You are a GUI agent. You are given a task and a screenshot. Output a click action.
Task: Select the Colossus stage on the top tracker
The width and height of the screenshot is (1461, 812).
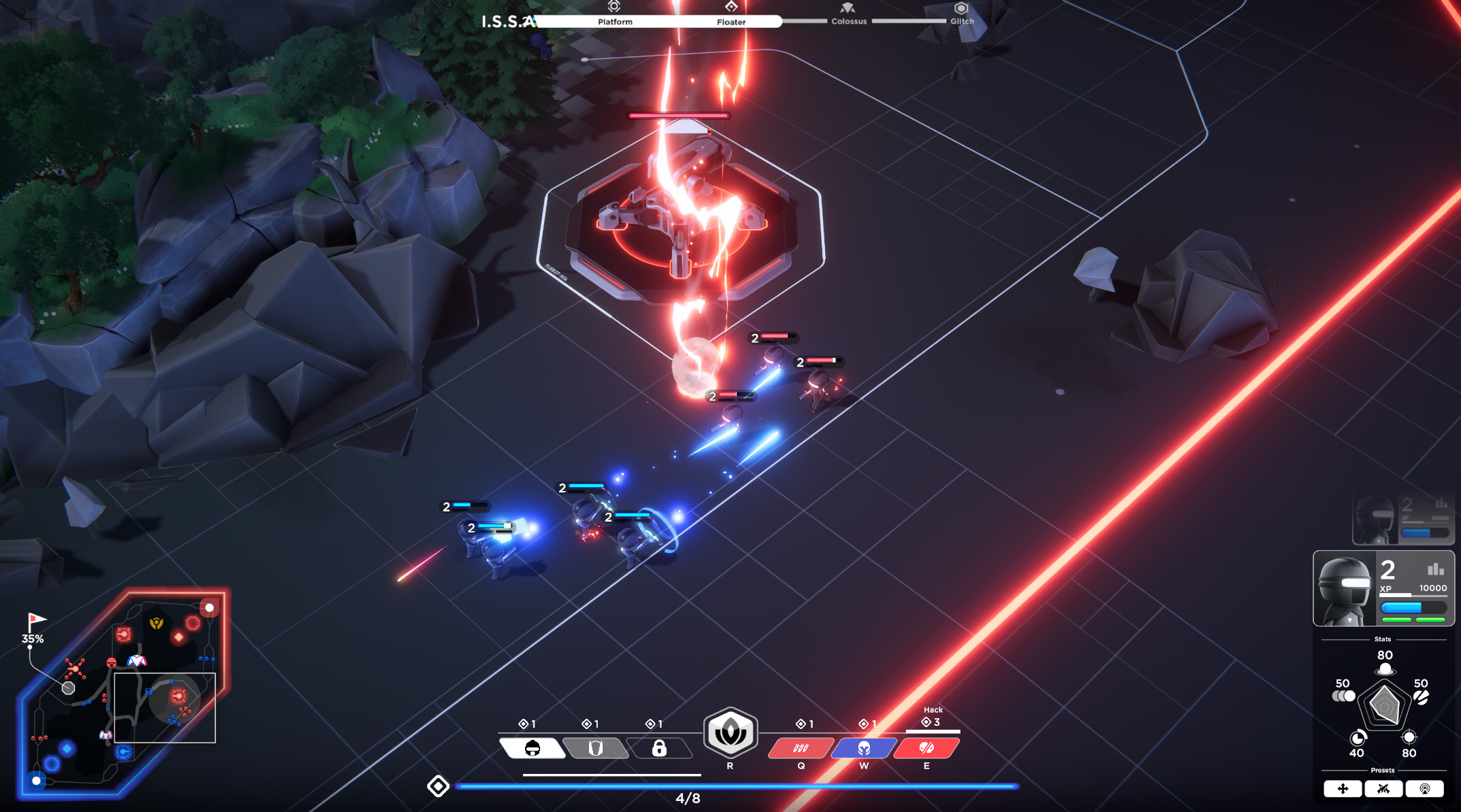click(x=848, y=14)
